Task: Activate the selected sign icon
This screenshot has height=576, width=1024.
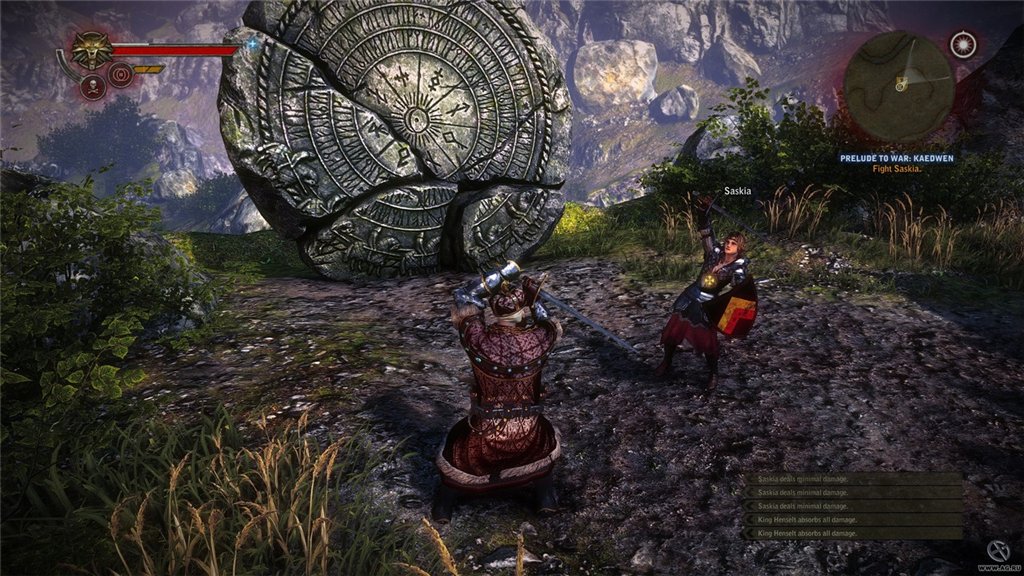Action: (x=121, y=75)
